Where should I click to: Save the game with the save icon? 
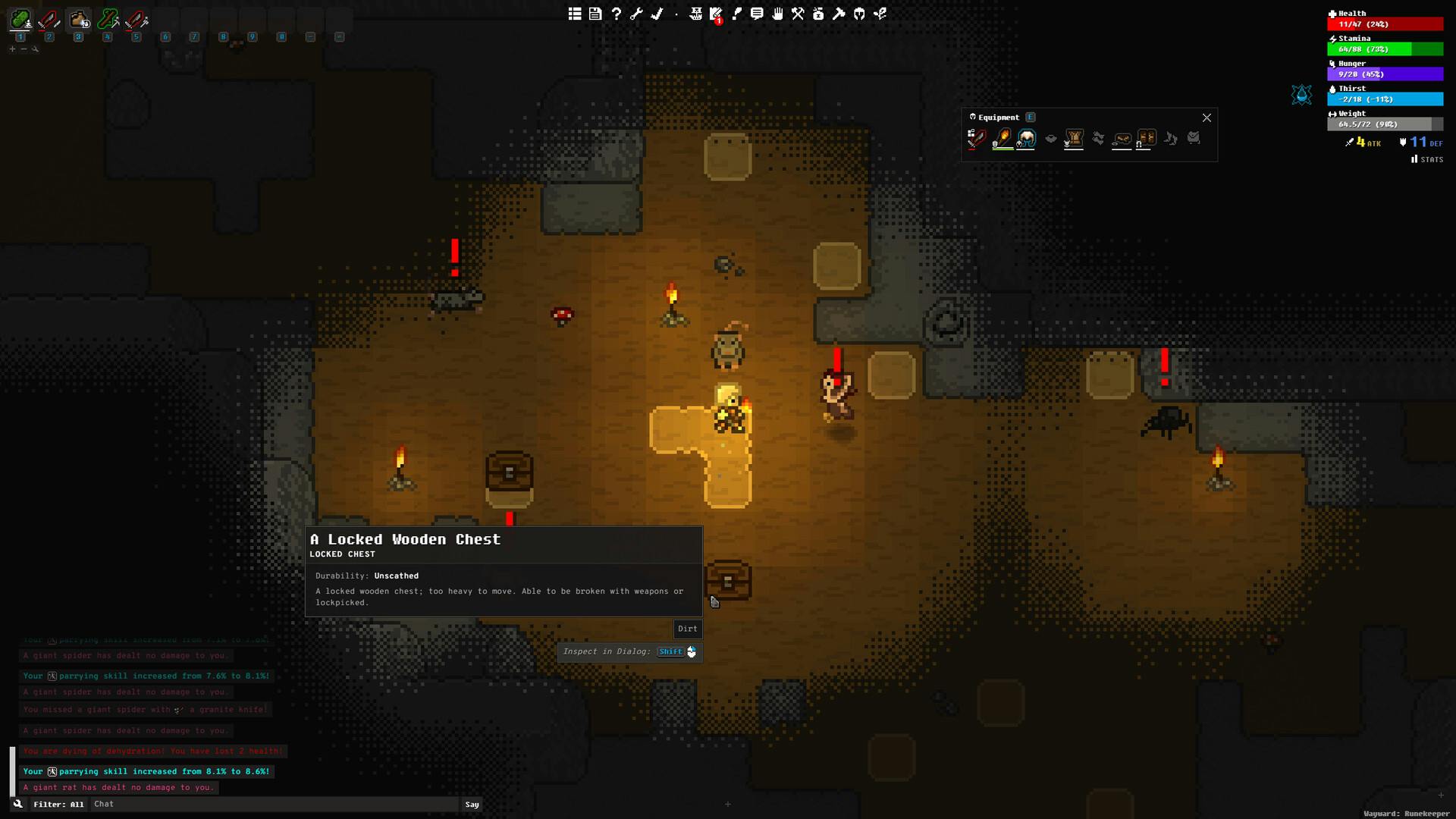595,13
